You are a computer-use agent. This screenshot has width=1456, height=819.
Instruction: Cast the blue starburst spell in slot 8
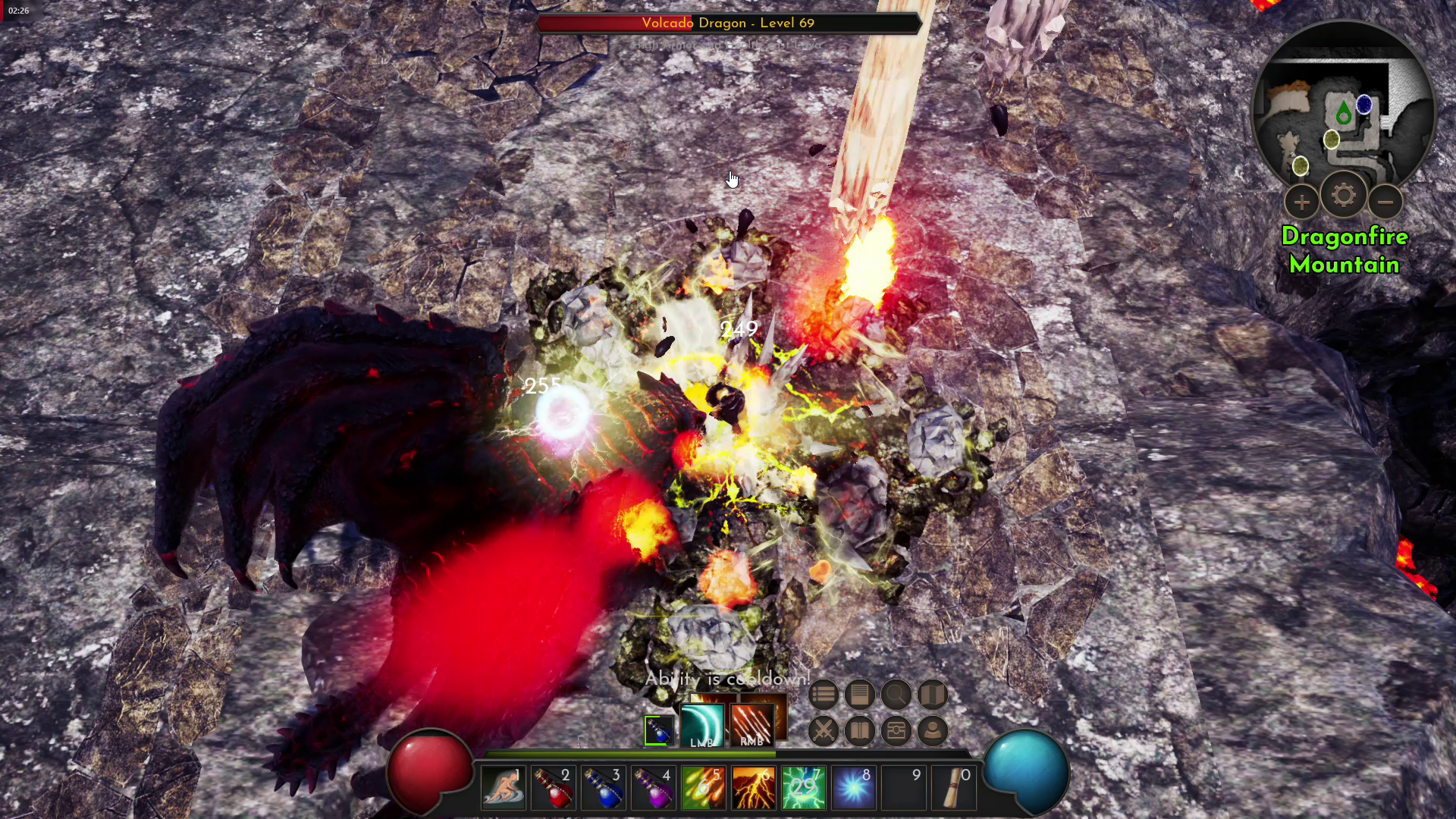(854, 789)
